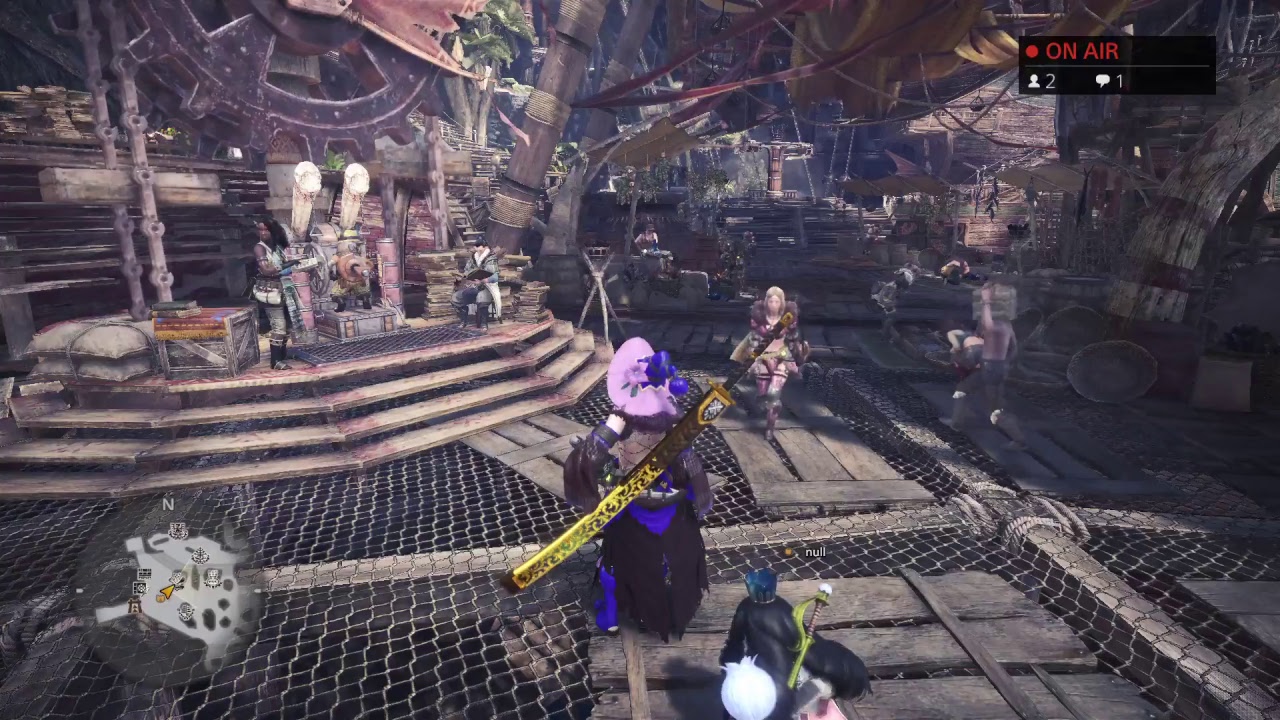
Task: Click the viewer count person icon
Action: 1037,83
